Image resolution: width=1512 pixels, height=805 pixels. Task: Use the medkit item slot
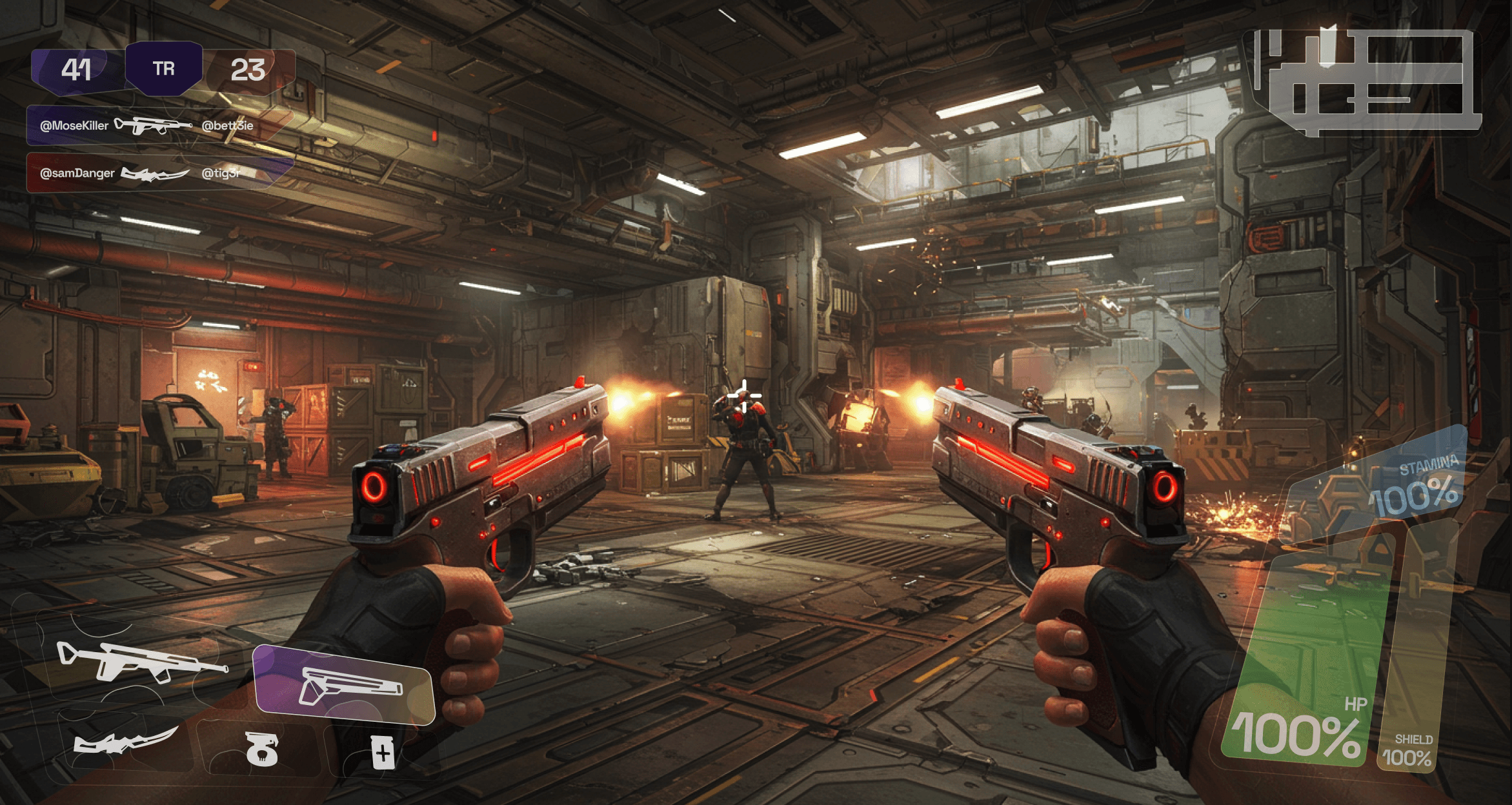click(x=383, y=752)
